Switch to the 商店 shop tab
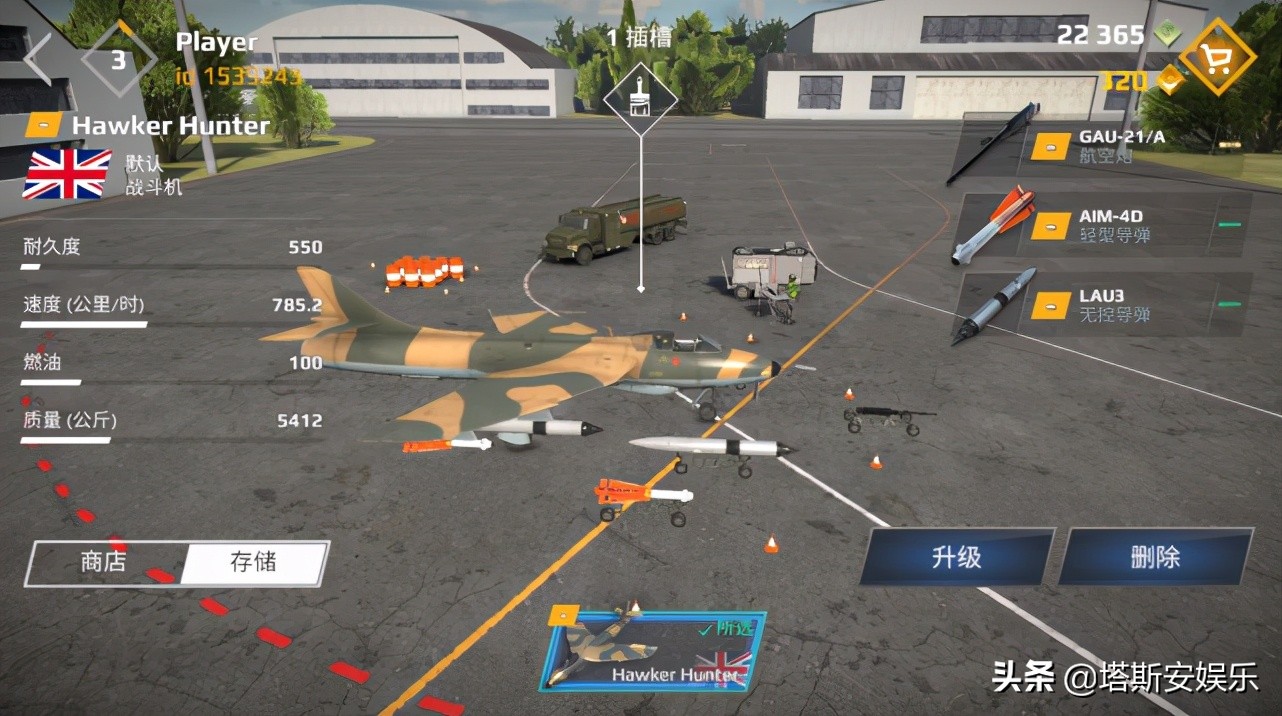Screen dimensions: 1282x716 click(104, 562)
